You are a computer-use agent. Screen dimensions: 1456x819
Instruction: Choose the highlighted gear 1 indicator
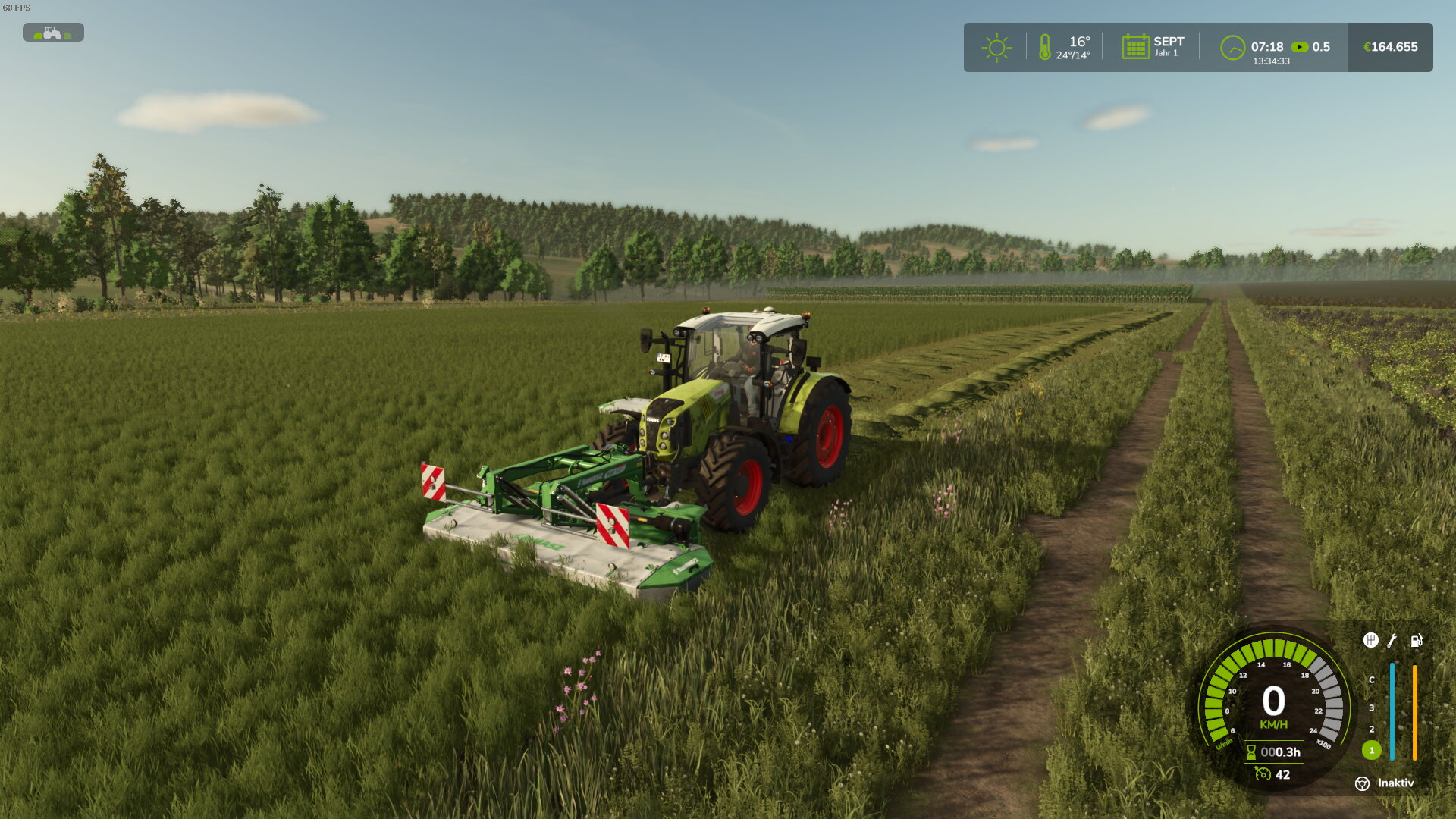[x=1371, y=750]
